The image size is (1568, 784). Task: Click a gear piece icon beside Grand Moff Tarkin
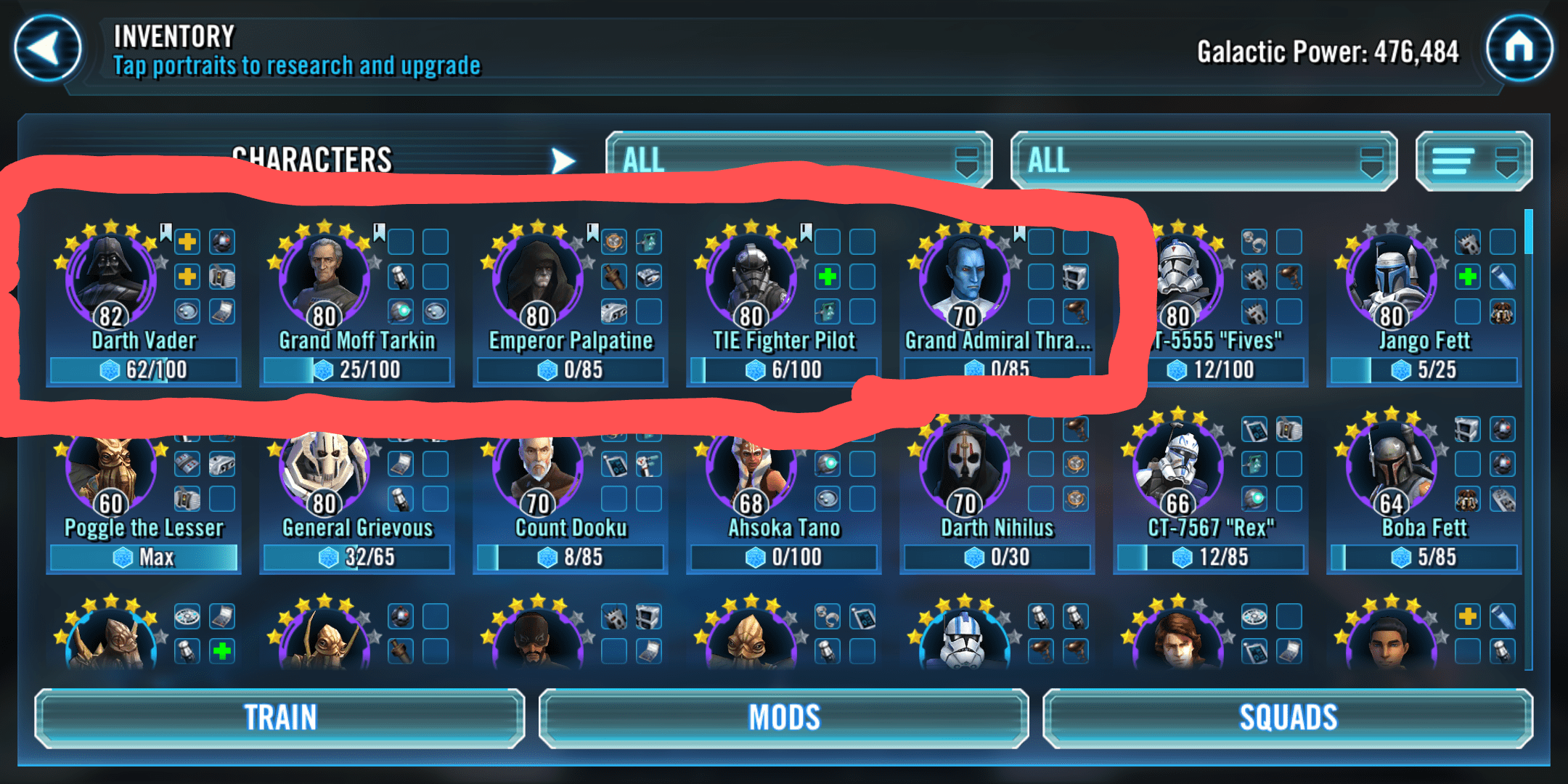pyautogui.click(x=400, y=277)
